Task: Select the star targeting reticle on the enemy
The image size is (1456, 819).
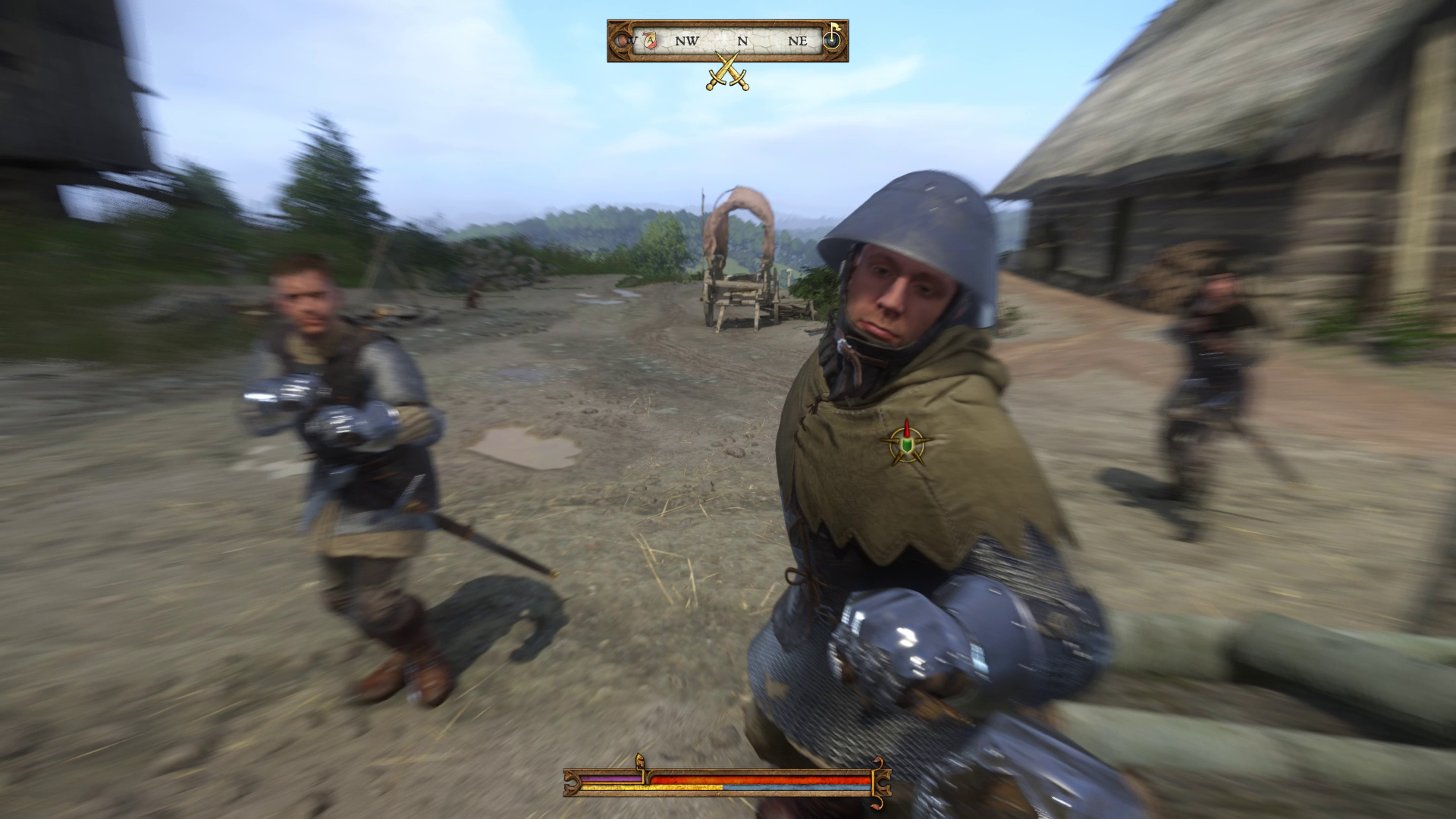Action: 906,447
